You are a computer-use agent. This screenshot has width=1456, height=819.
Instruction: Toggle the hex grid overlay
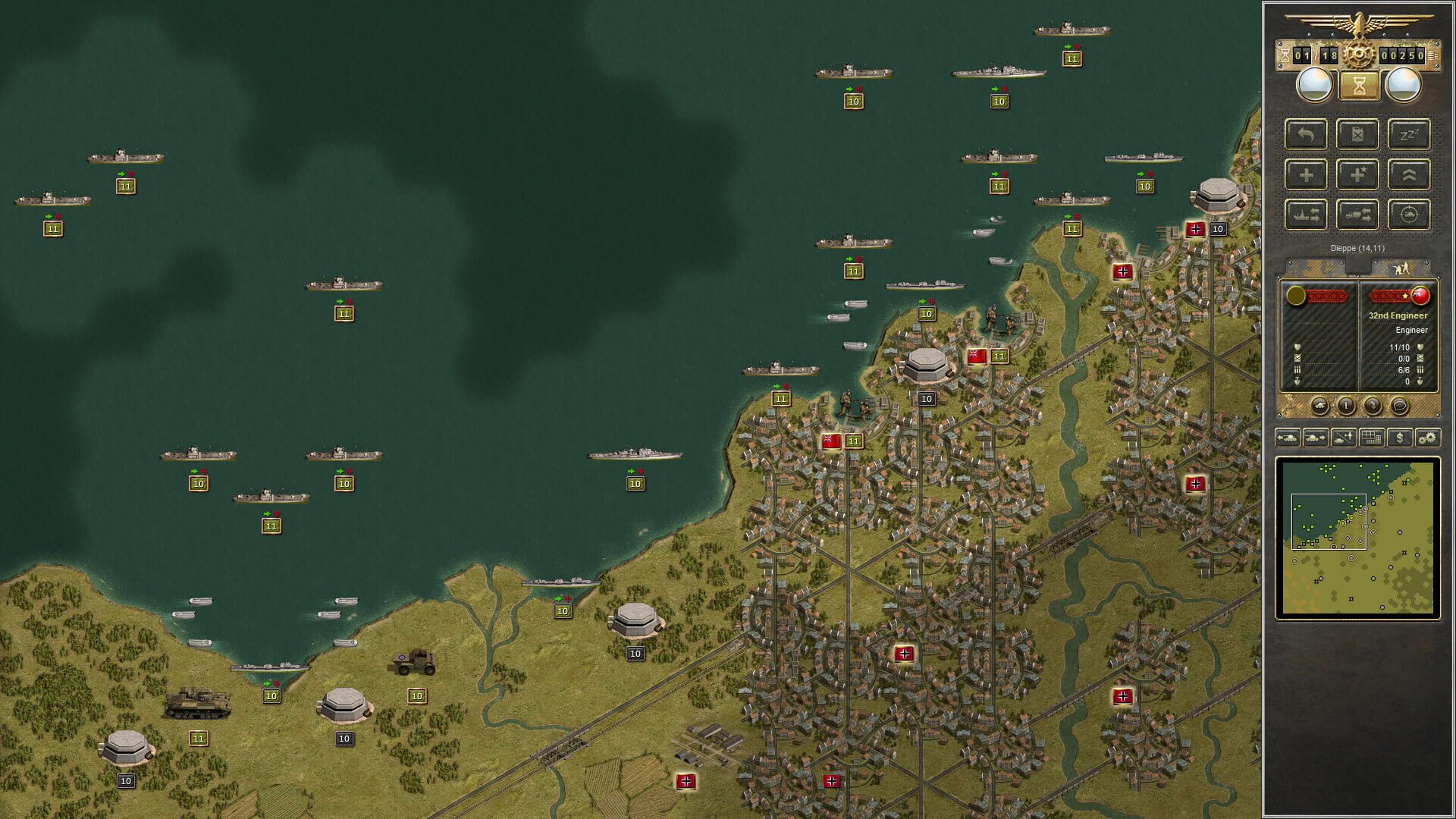[1371, 438]
